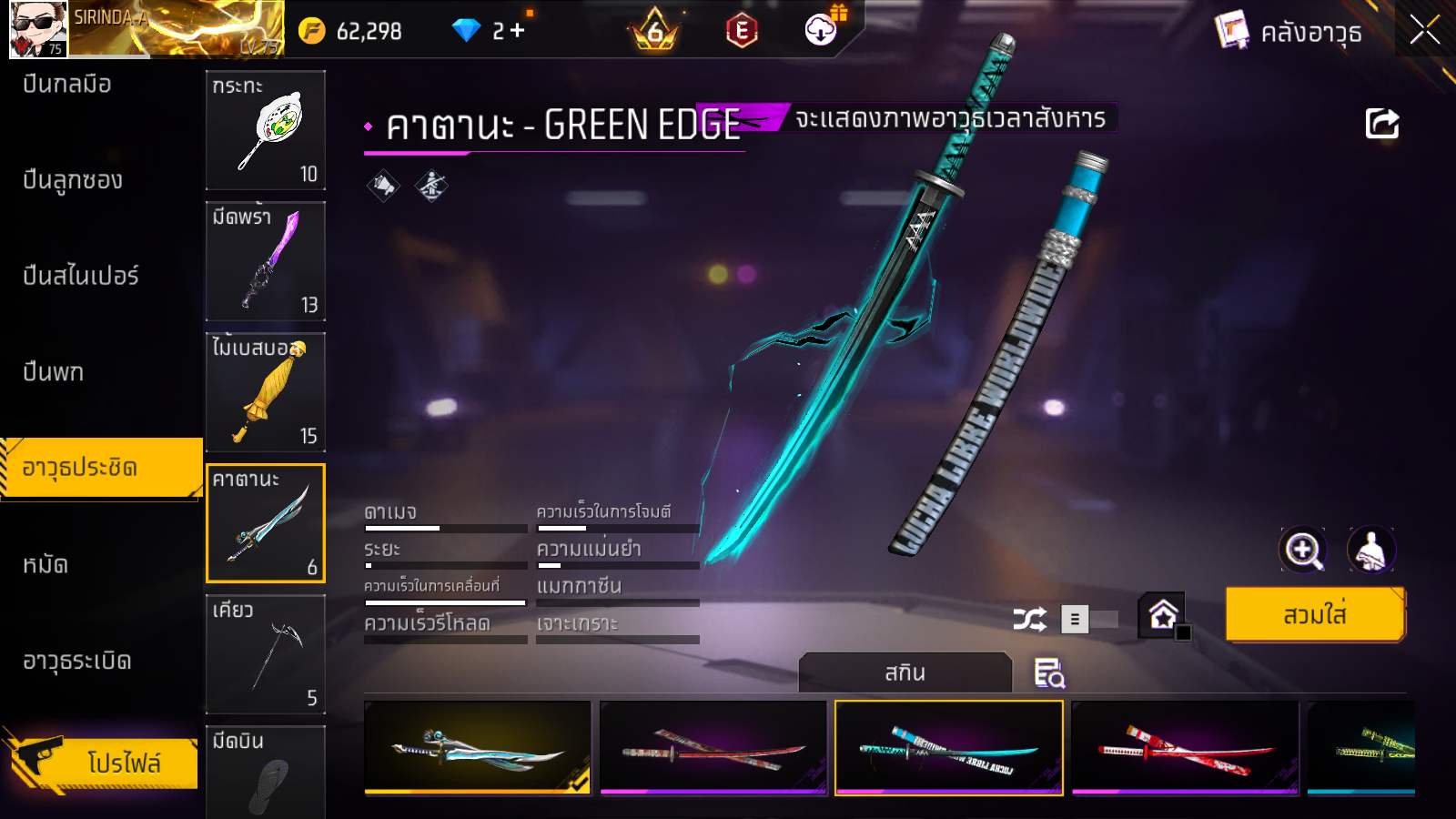Image resolution: width=1456 pixels, height=819 pixels.
Task: Switch to the ปืนลูกซอง shotgun category
Action: point(73,180)
